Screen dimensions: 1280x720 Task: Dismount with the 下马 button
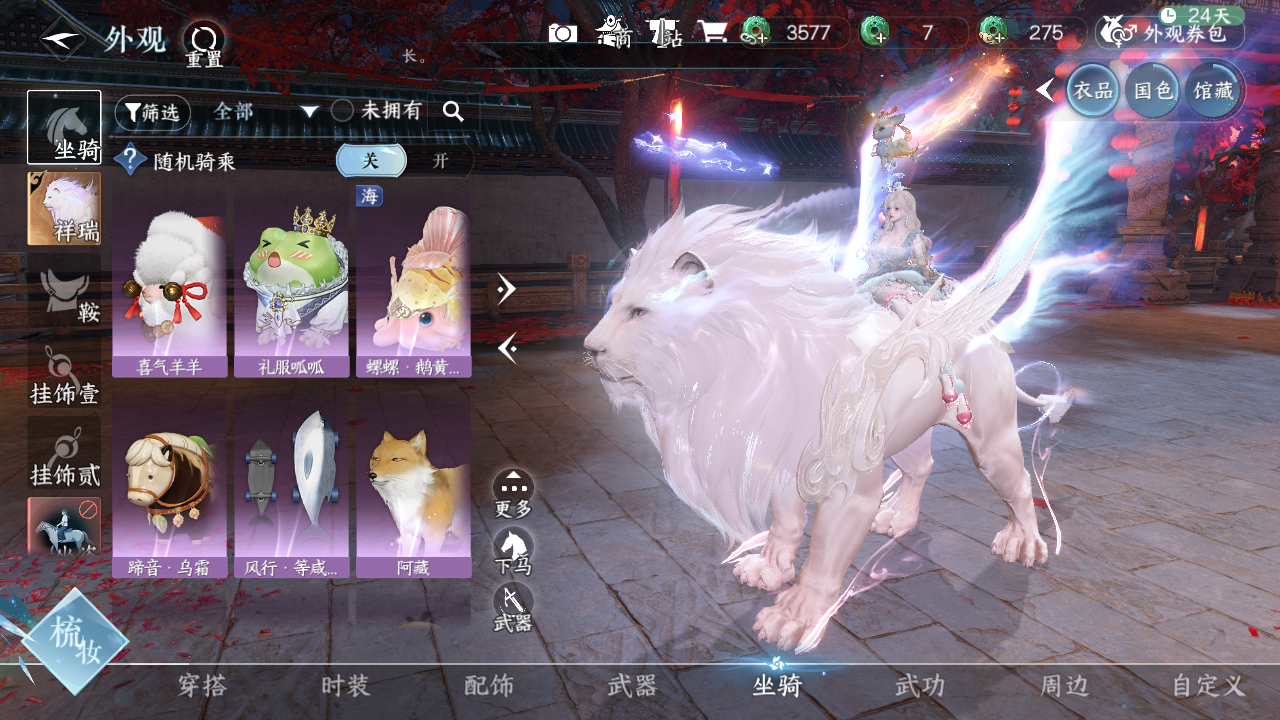[x=513, y=551]
